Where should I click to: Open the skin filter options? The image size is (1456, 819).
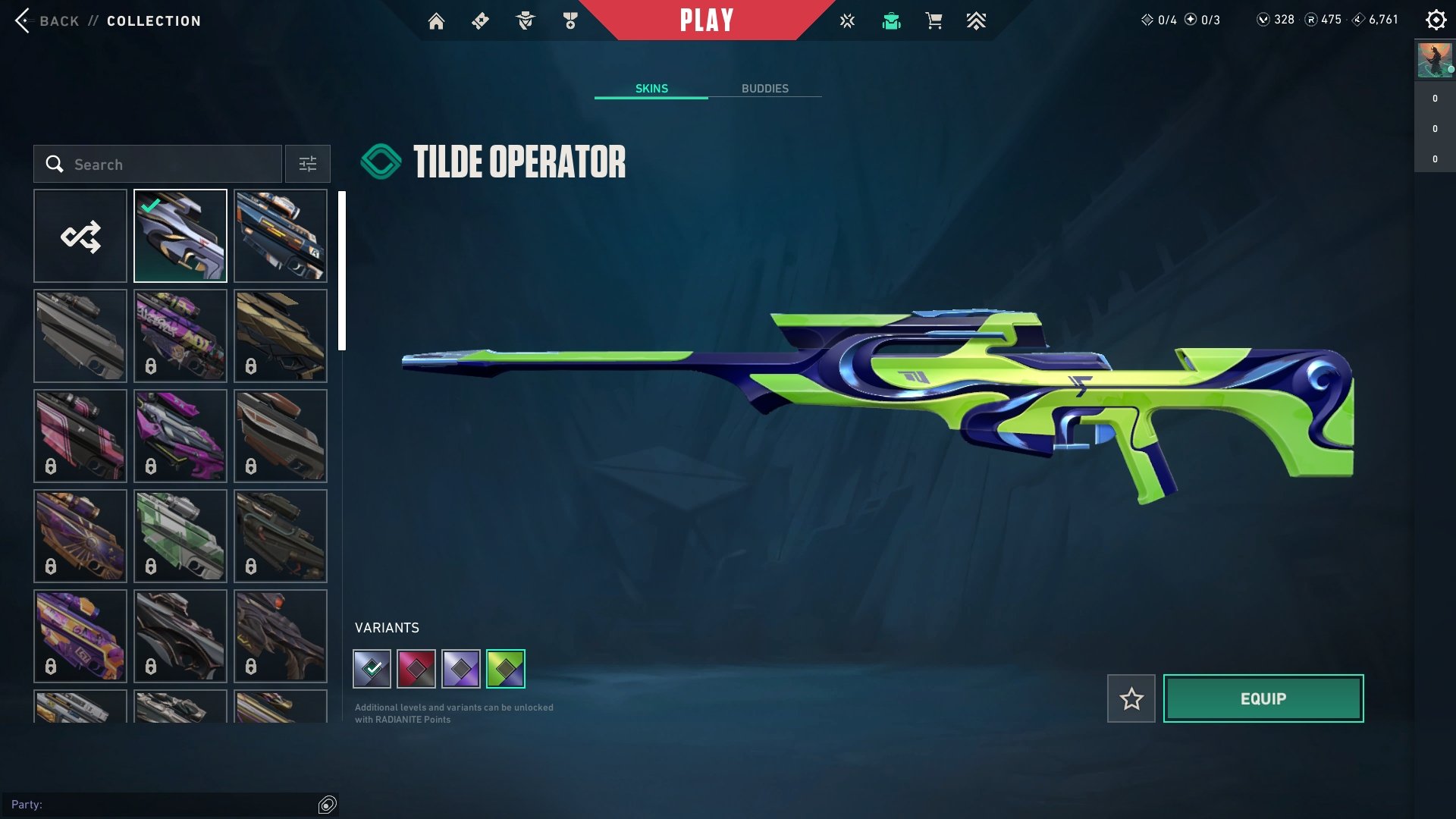click(308, 165)
